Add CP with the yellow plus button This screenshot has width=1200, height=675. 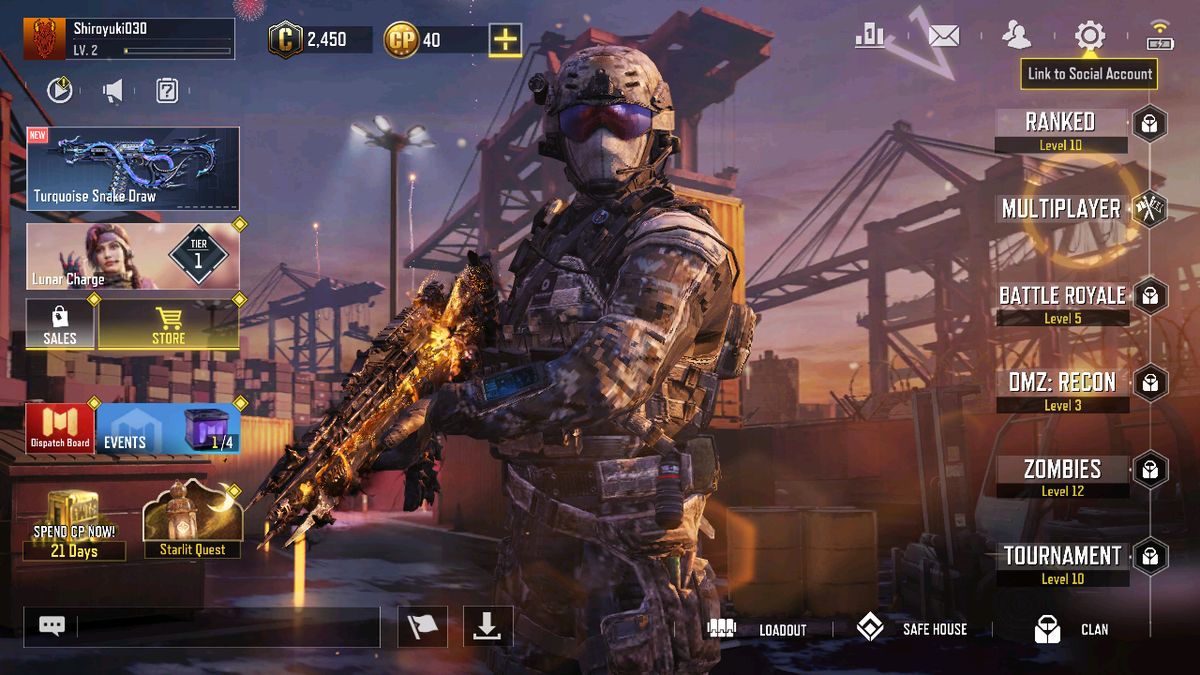click(505, 40)
